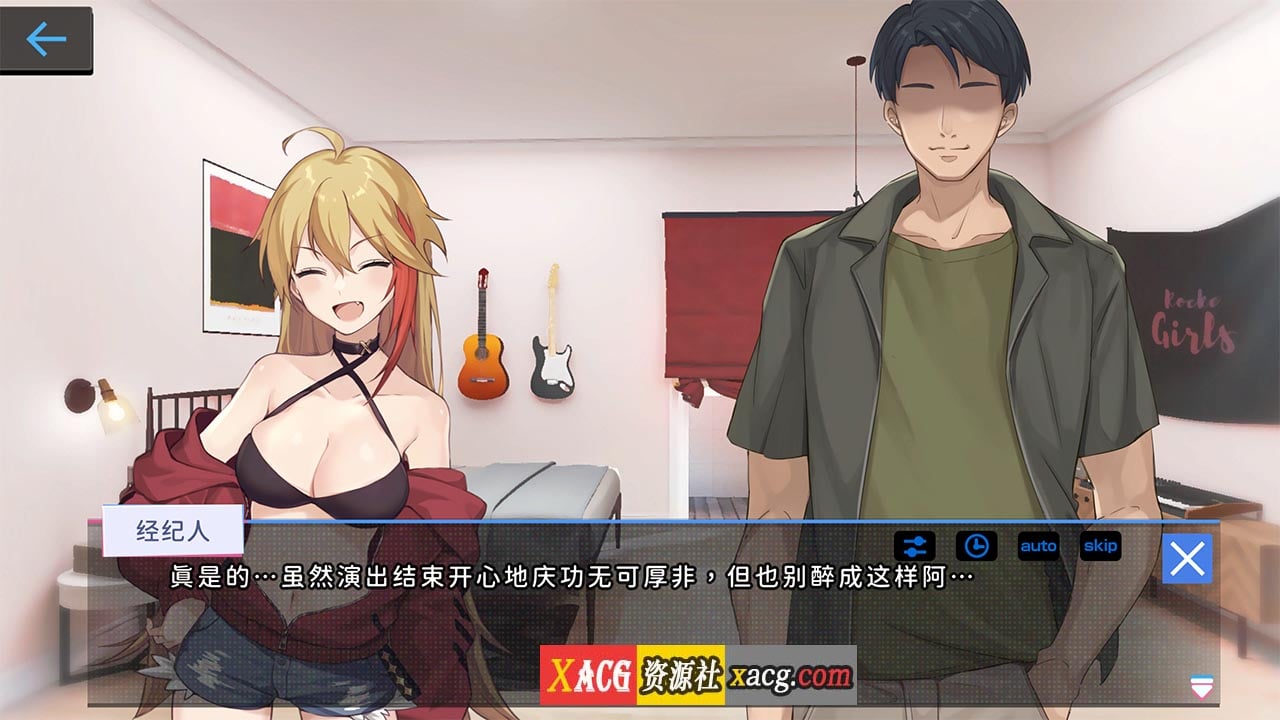Image resolution: width=1280 pixels, height=720 pixels.
Task: Open settings via the sliders icon
Action: tap(917, 545)
